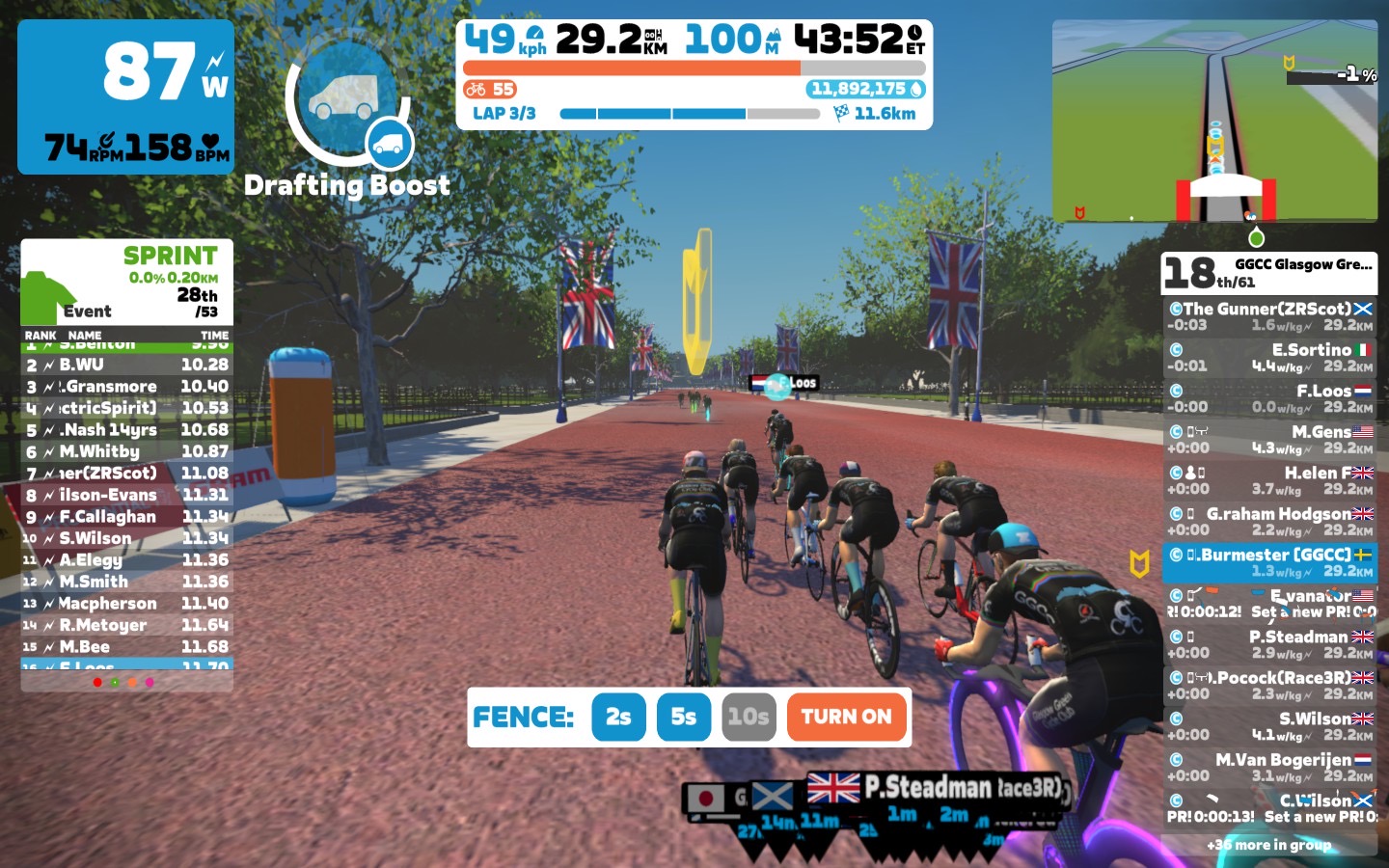View The Gunner(ZRScot) rider entry
1389x868 pixels.
[1269, 316]
